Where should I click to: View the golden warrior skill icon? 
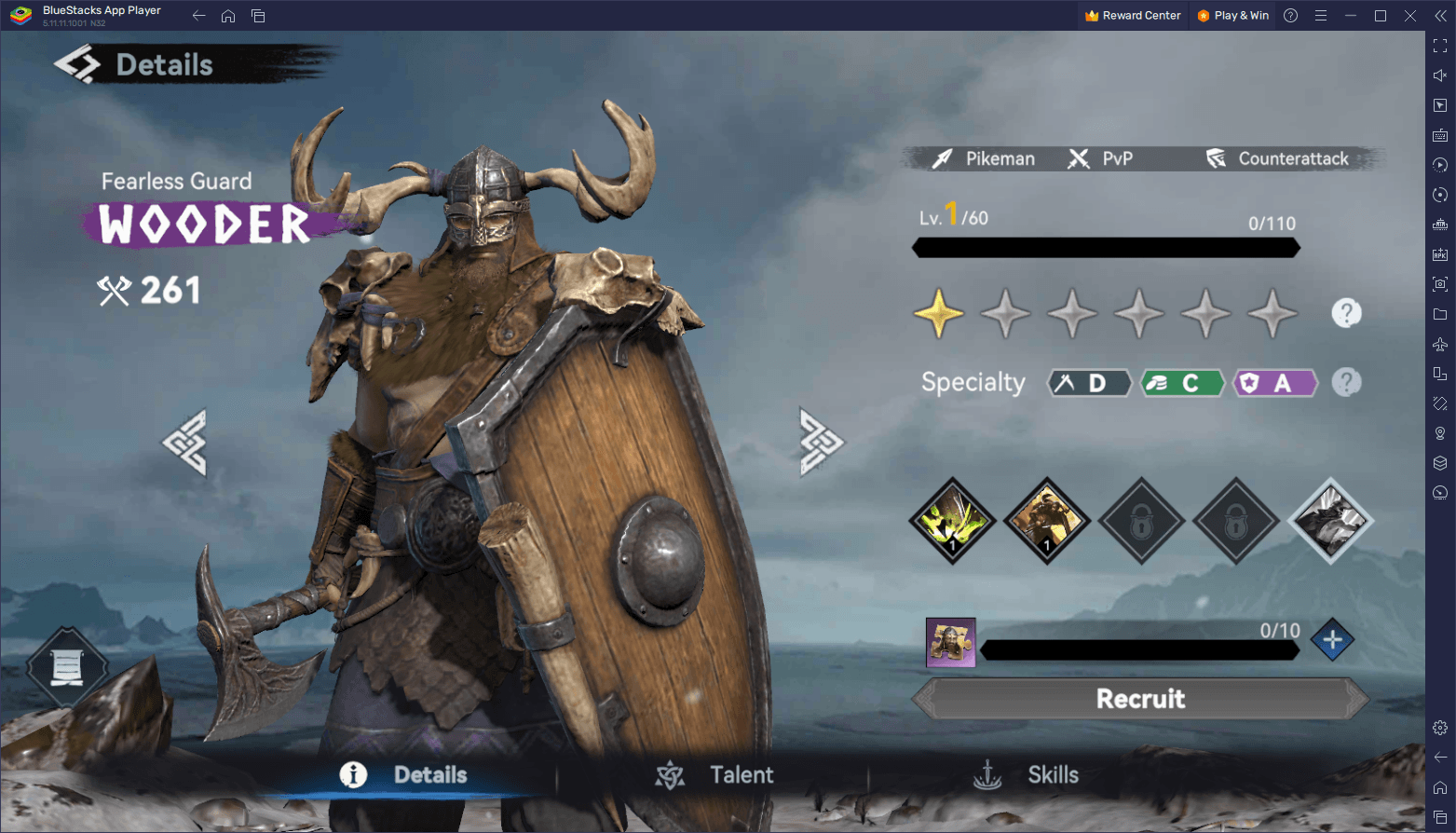click(x=1047, y=520)
